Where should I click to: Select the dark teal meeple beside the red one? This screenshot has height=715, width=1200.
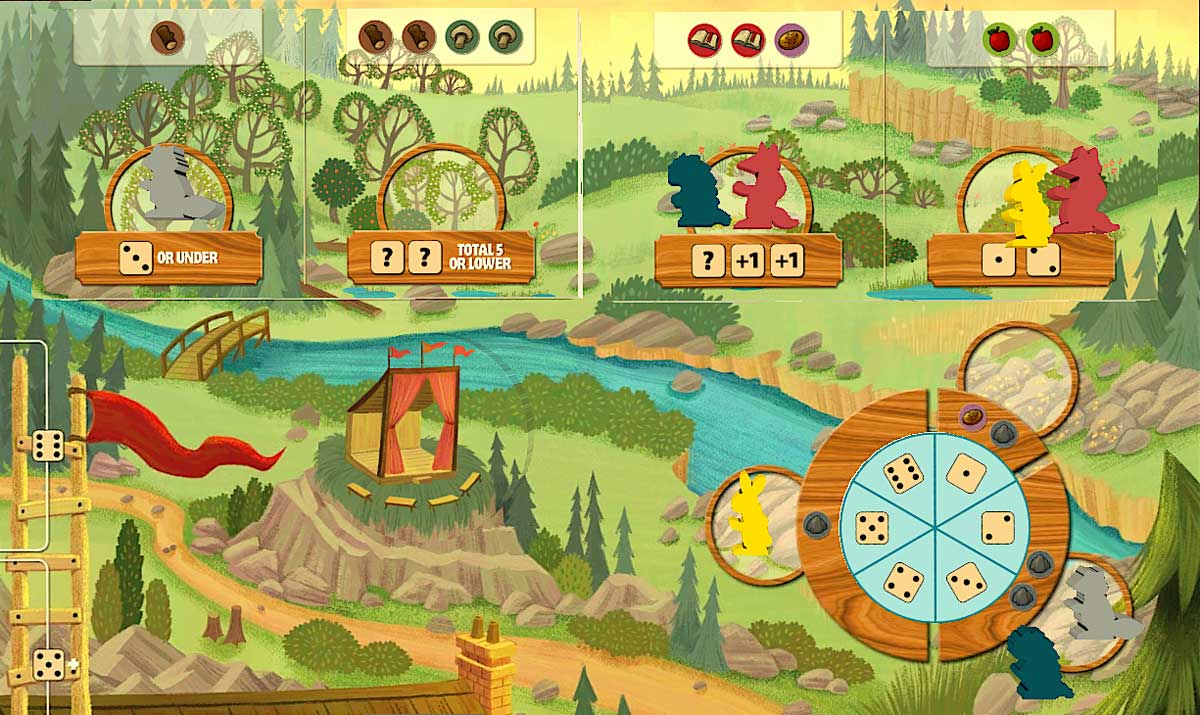(x=699, y=191)
